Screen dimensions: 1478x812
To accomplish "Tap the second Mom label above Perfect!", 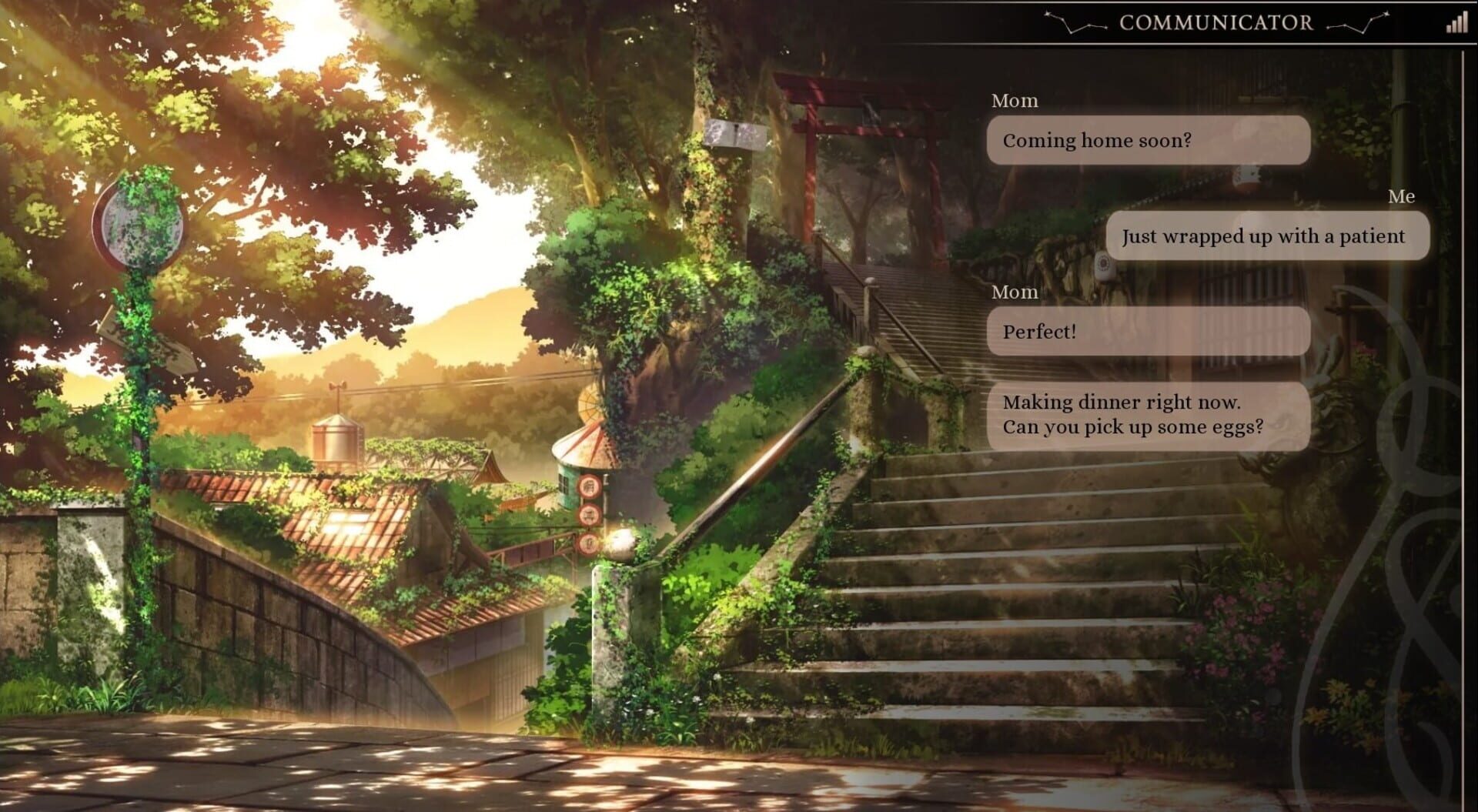I will tap(1016, 292).
